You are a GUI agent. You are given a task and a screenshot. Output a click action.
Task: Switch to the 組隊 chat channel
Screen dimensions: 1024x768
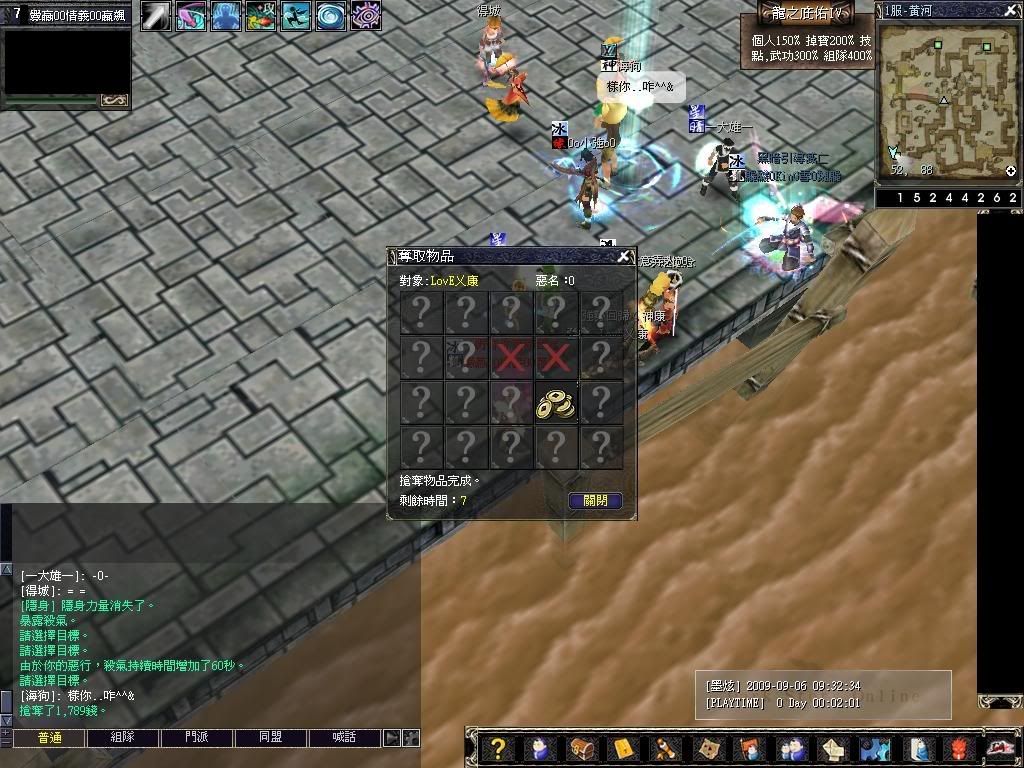[123, 738]
